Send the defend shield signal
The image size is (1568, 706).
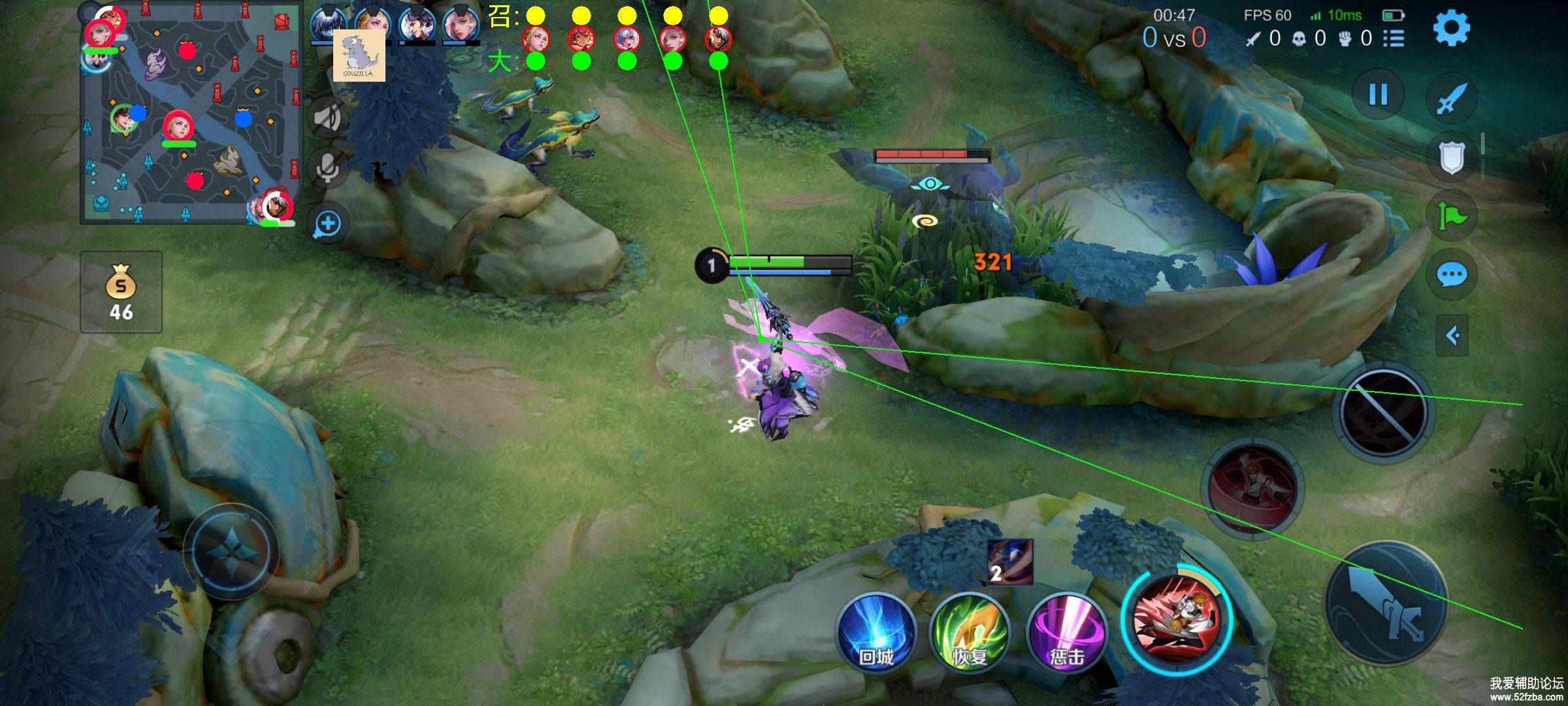tap(1451, 158)
